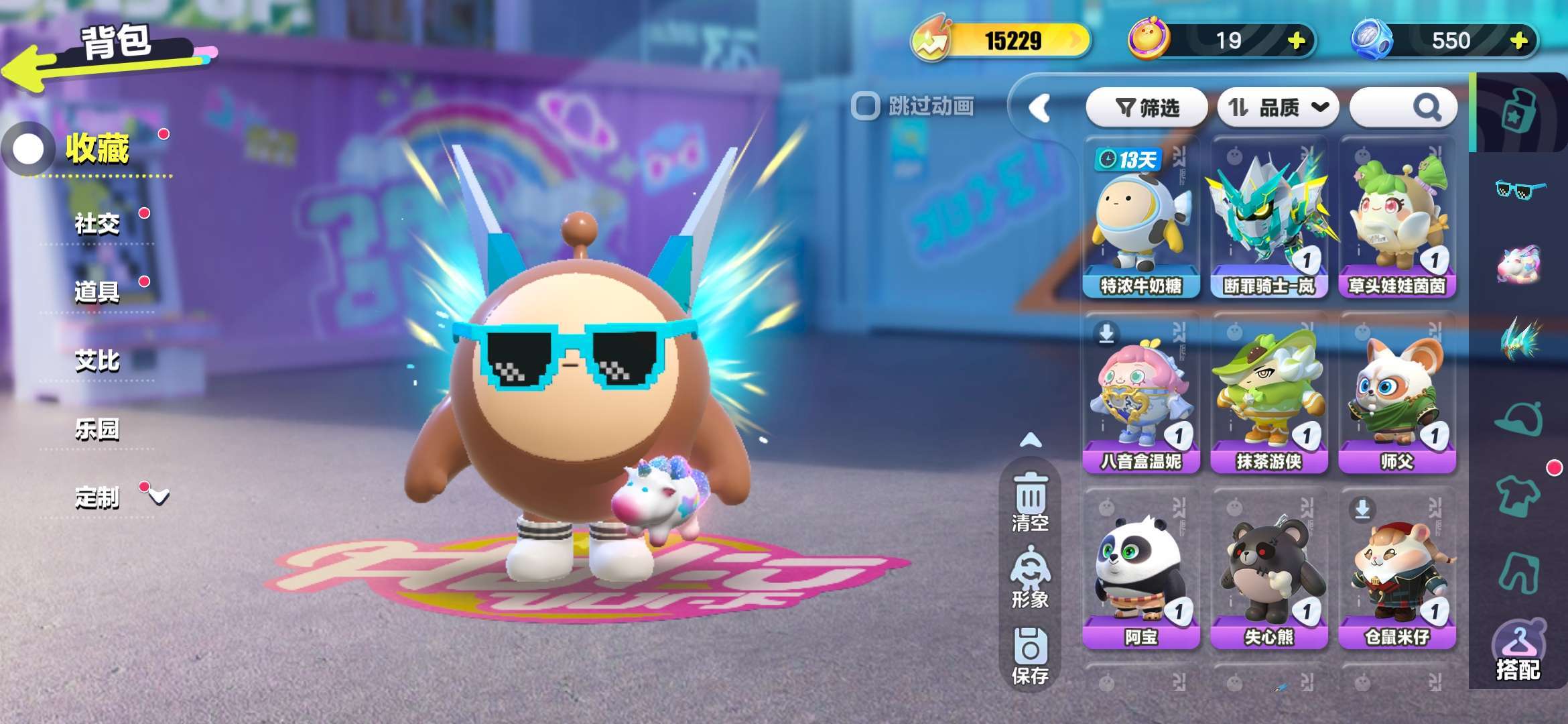
Task: Open the 筛选 filter button
Action: click(x=1147, y=107)
